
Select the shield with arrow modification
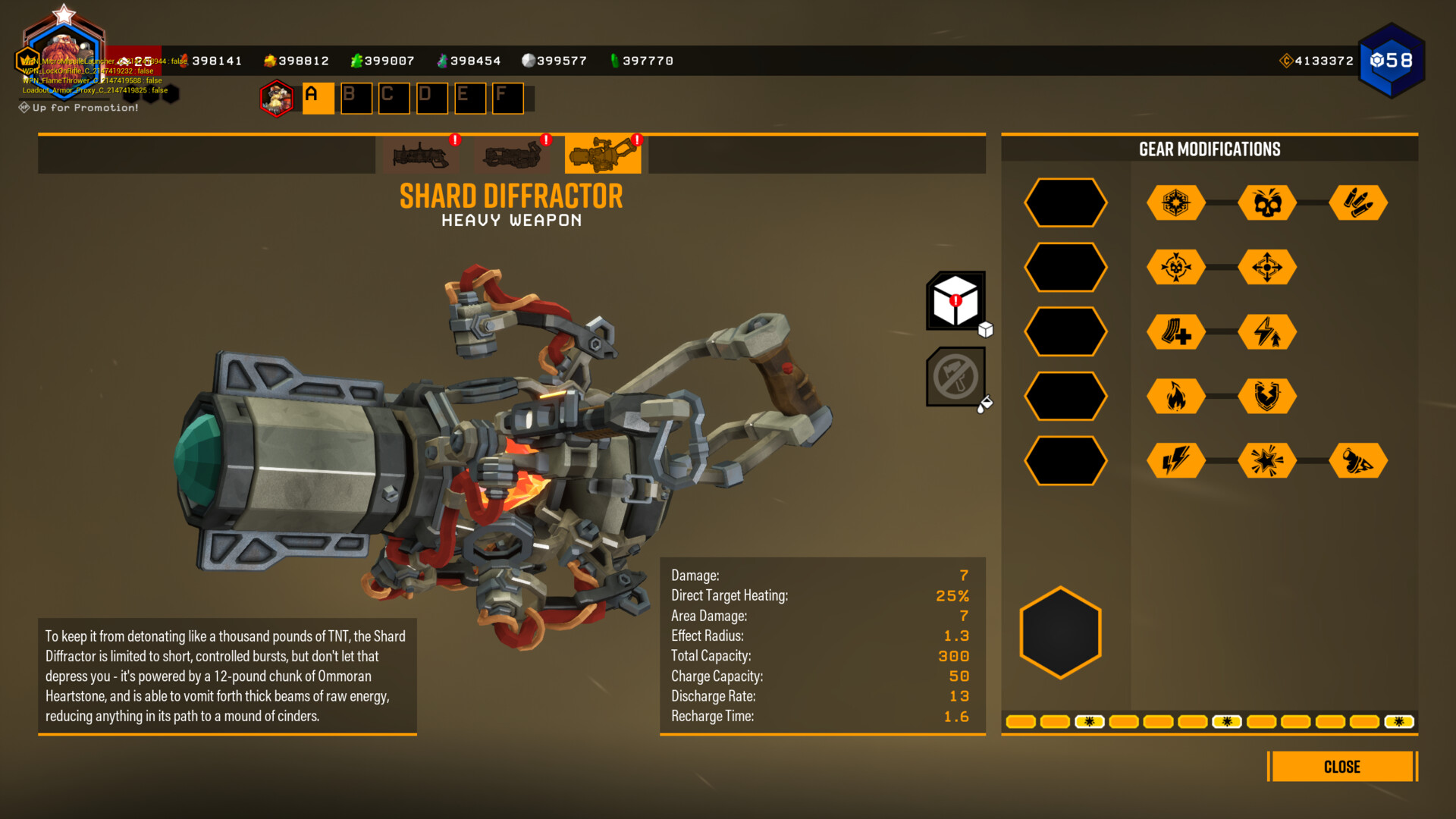[1267, 397]
